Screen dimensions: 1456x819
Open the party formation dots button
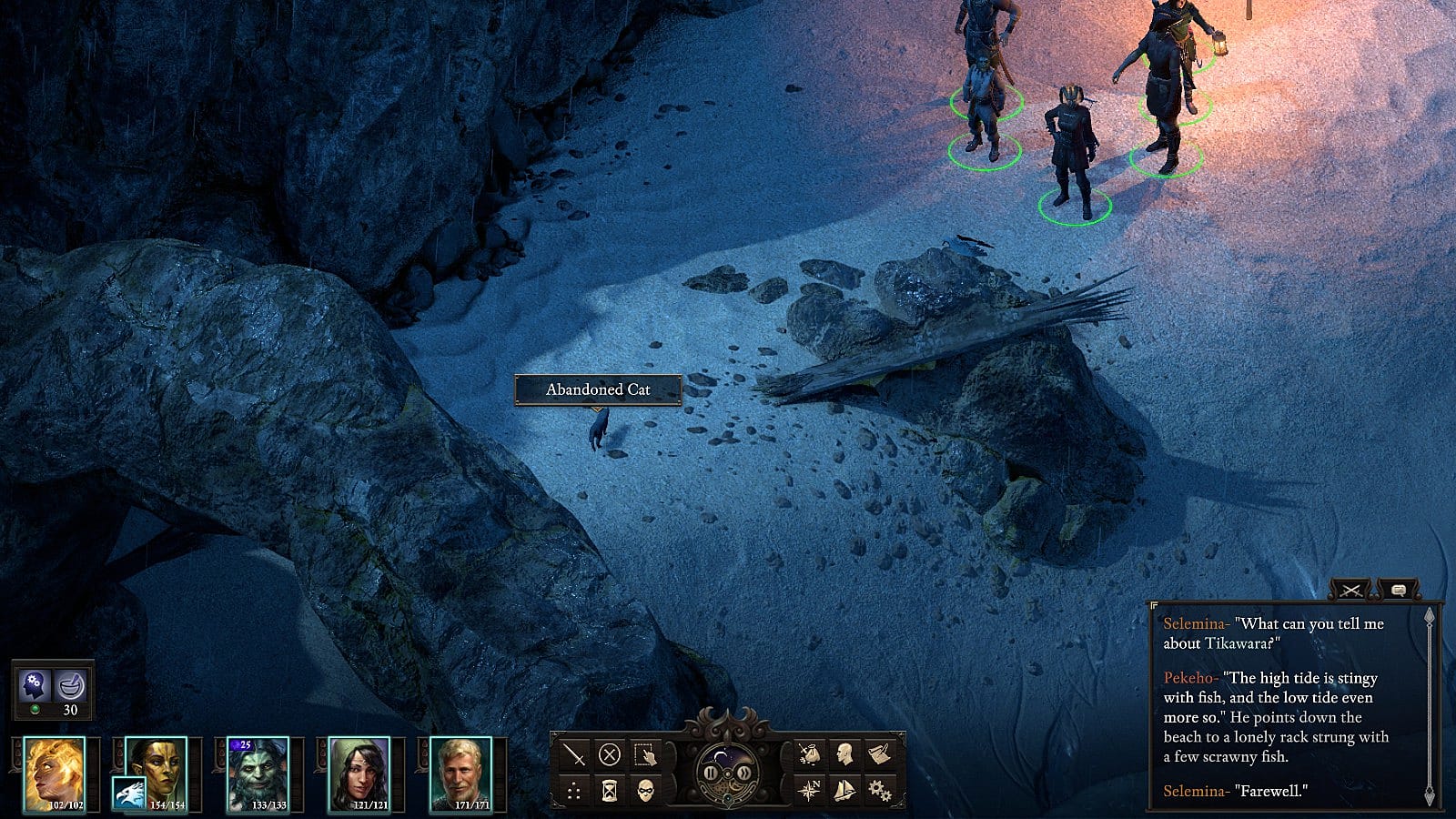point(574,790)
